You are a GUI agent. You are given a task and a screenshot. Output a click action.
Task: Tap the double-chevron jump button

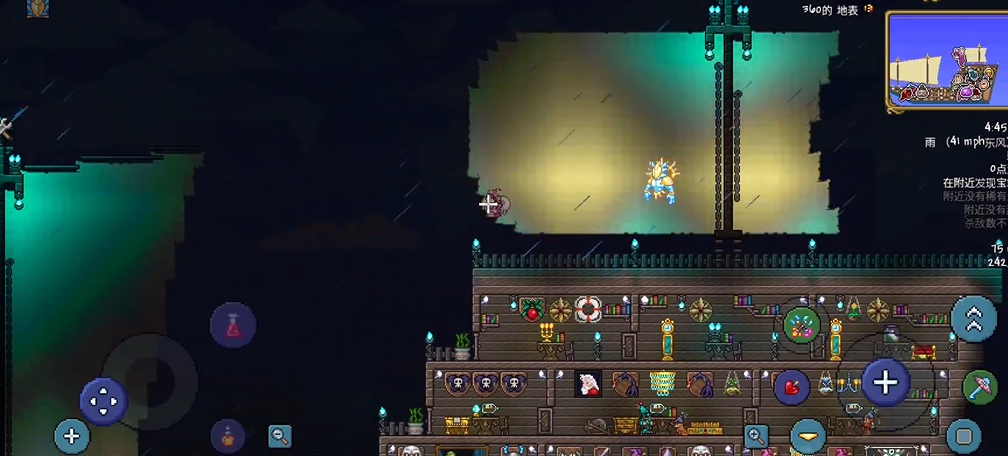[973, 319]
